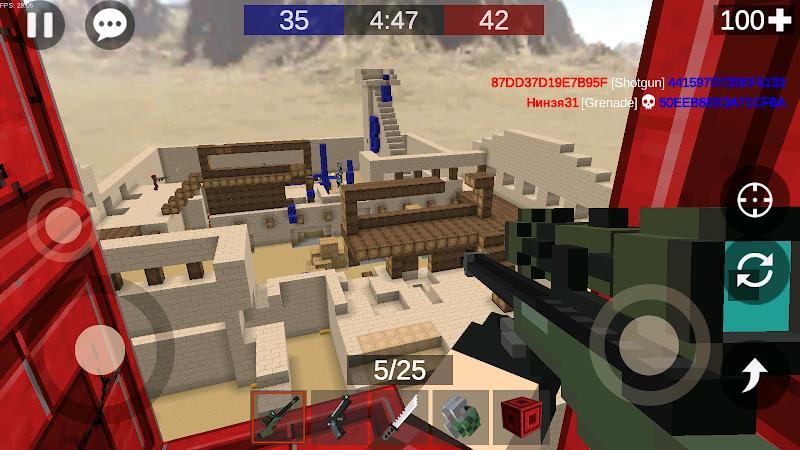Equip the knife from the hotbar
This screenshot has width=800, height=450.
pos(398,416)
